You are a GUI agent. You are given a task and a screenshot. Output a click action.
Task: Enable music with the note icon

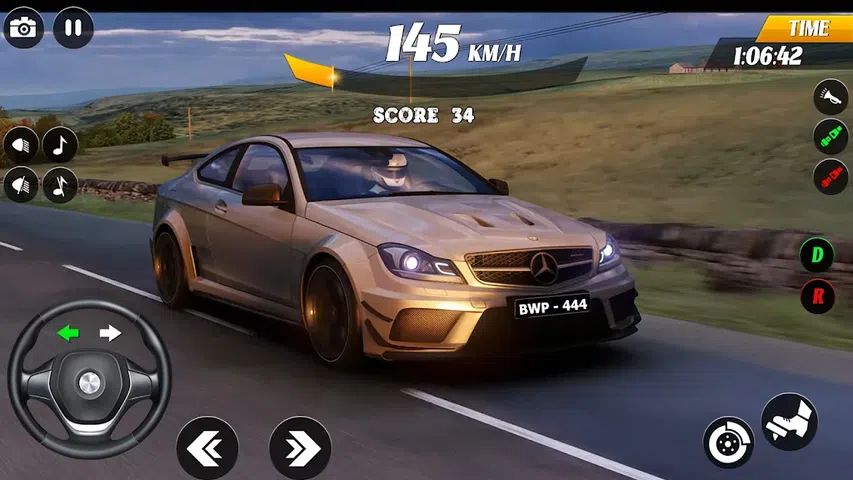(x=60, y=145)
